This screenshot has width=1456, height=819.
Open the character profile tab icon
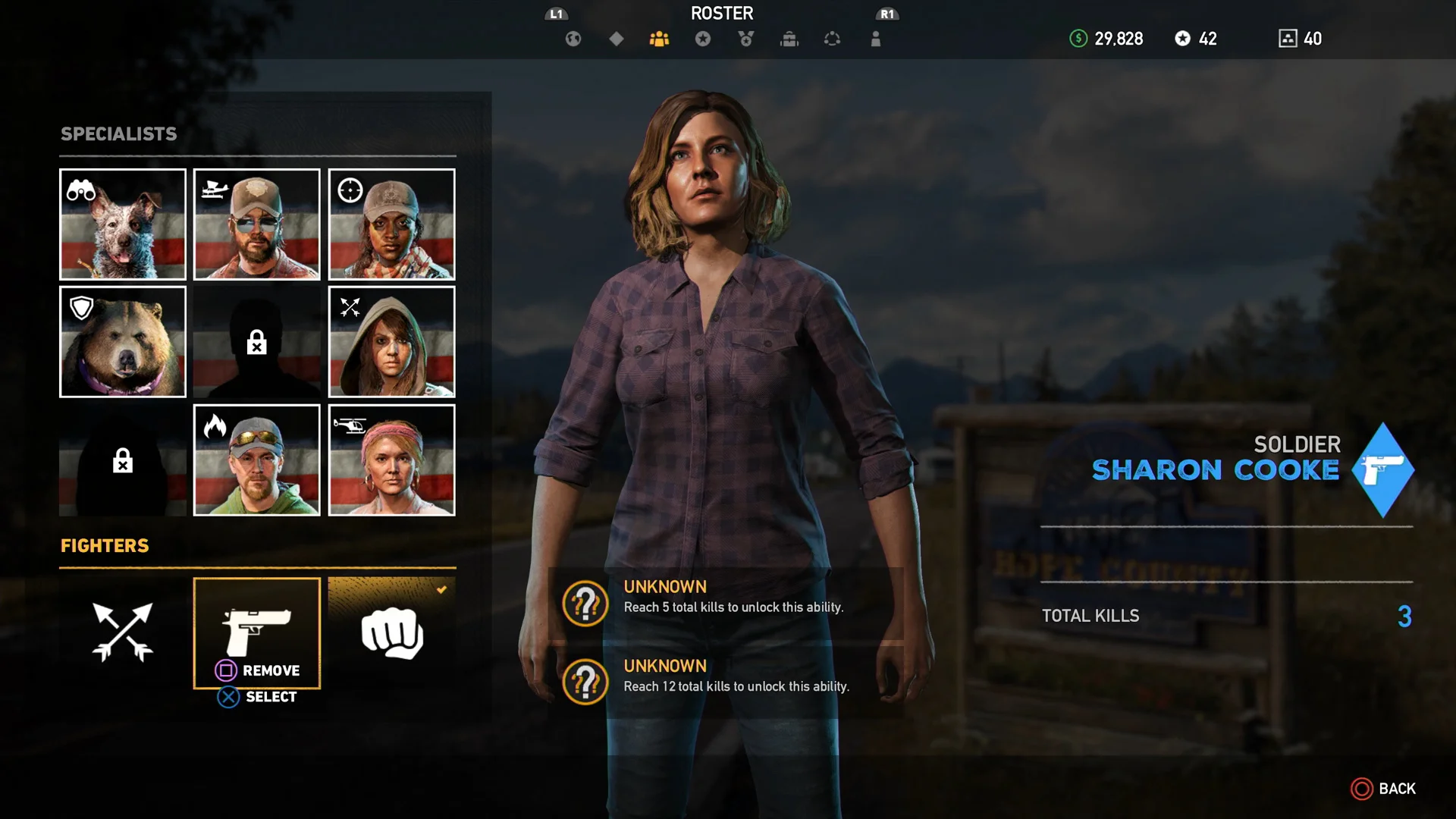(x=875, y=39)
